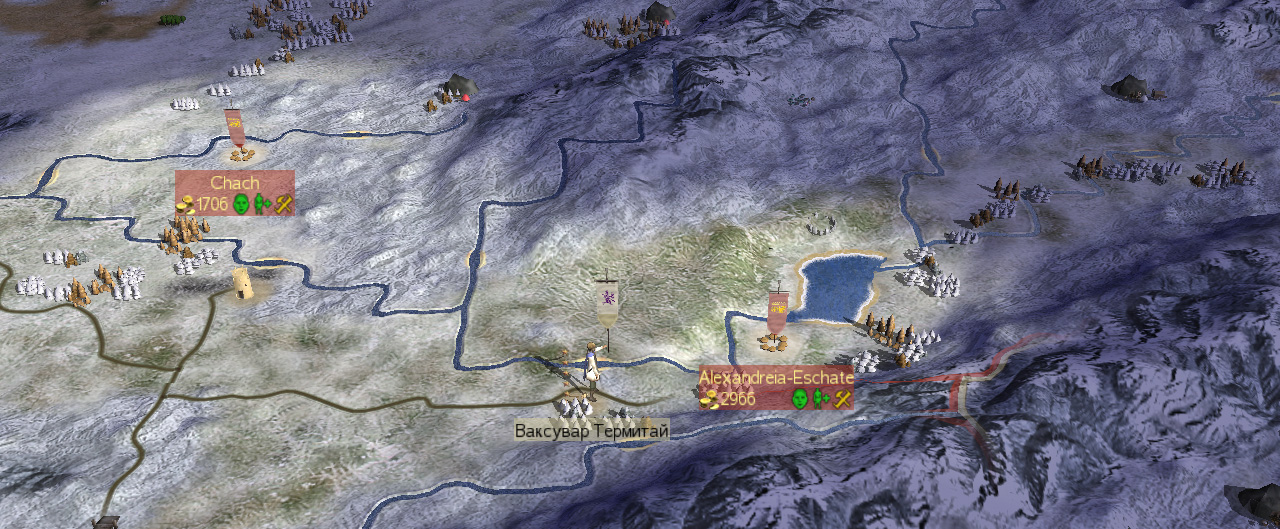Select the Chach settlement name plate
Image resolution: width=1280 pixels, height=529 pixels.
coord(235,184)
